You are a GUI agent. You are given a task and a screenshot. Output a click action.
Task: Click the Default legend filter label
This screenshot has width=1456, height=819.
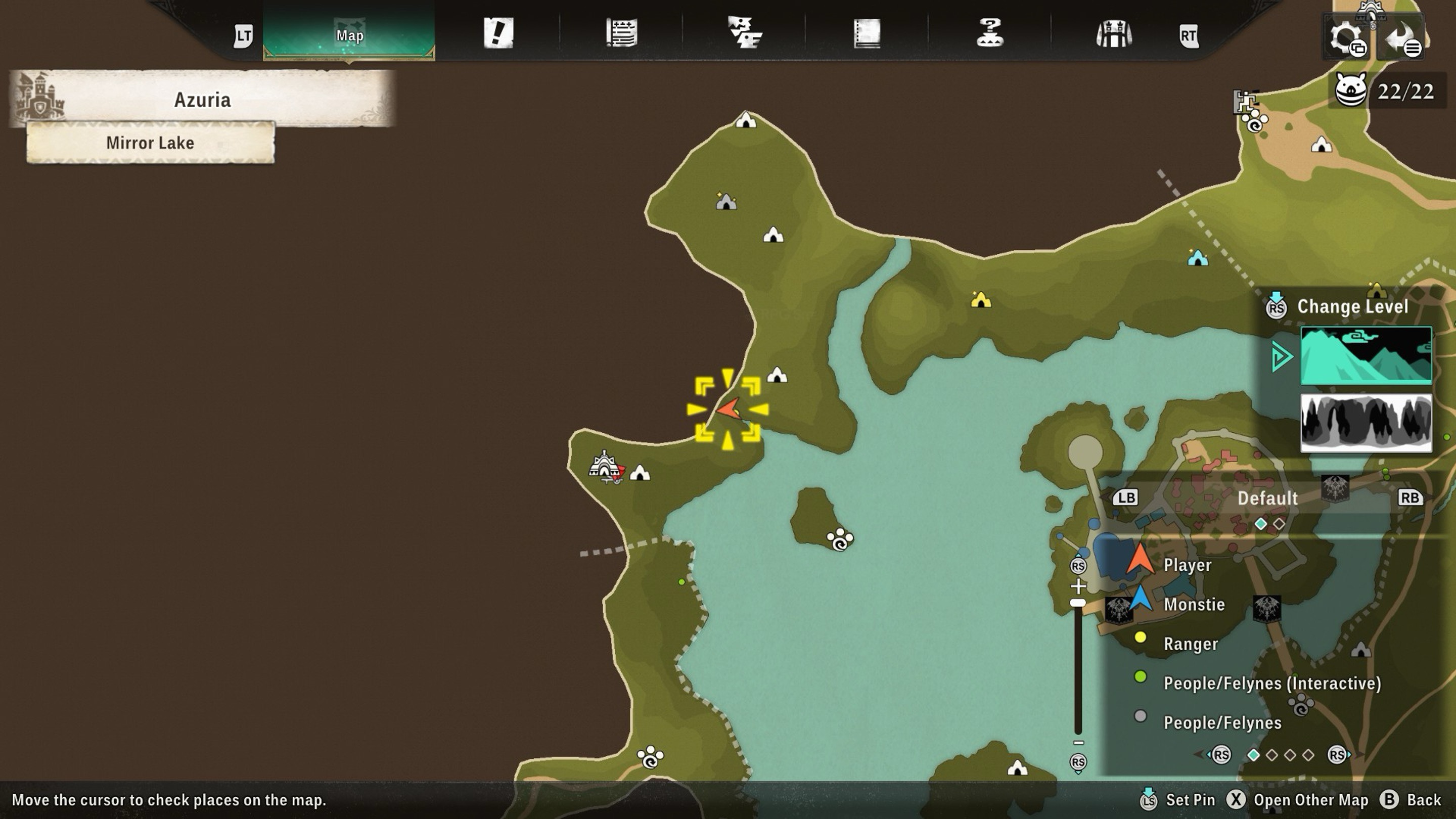1267,498
